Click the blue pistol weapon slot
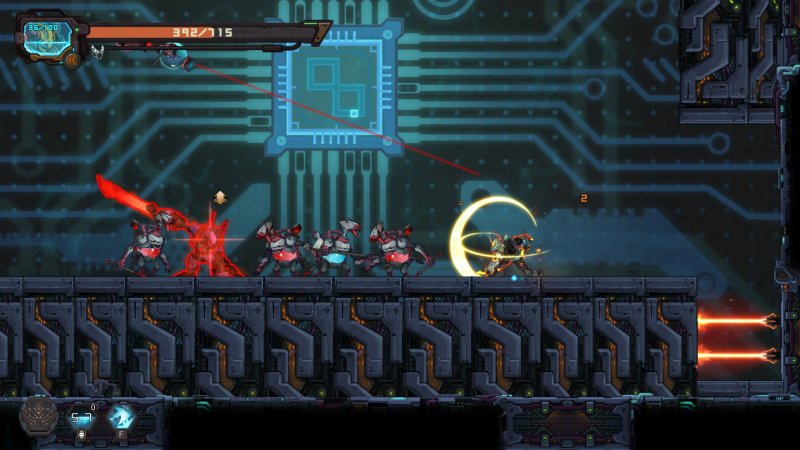This screenshot has height=450, width=800. click(82, 417)
